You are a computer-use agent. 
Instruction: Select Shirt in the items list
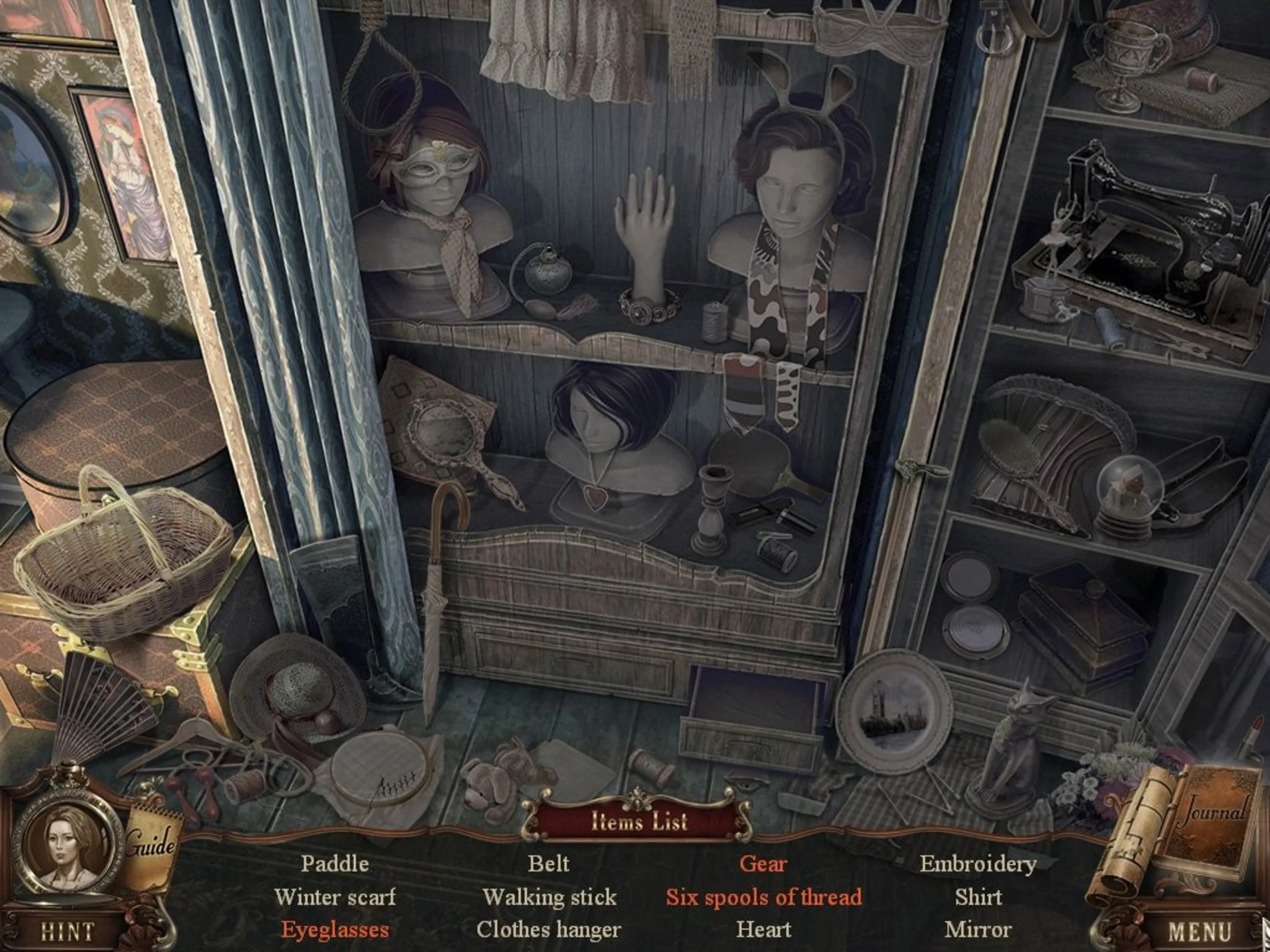click(978, 897)
